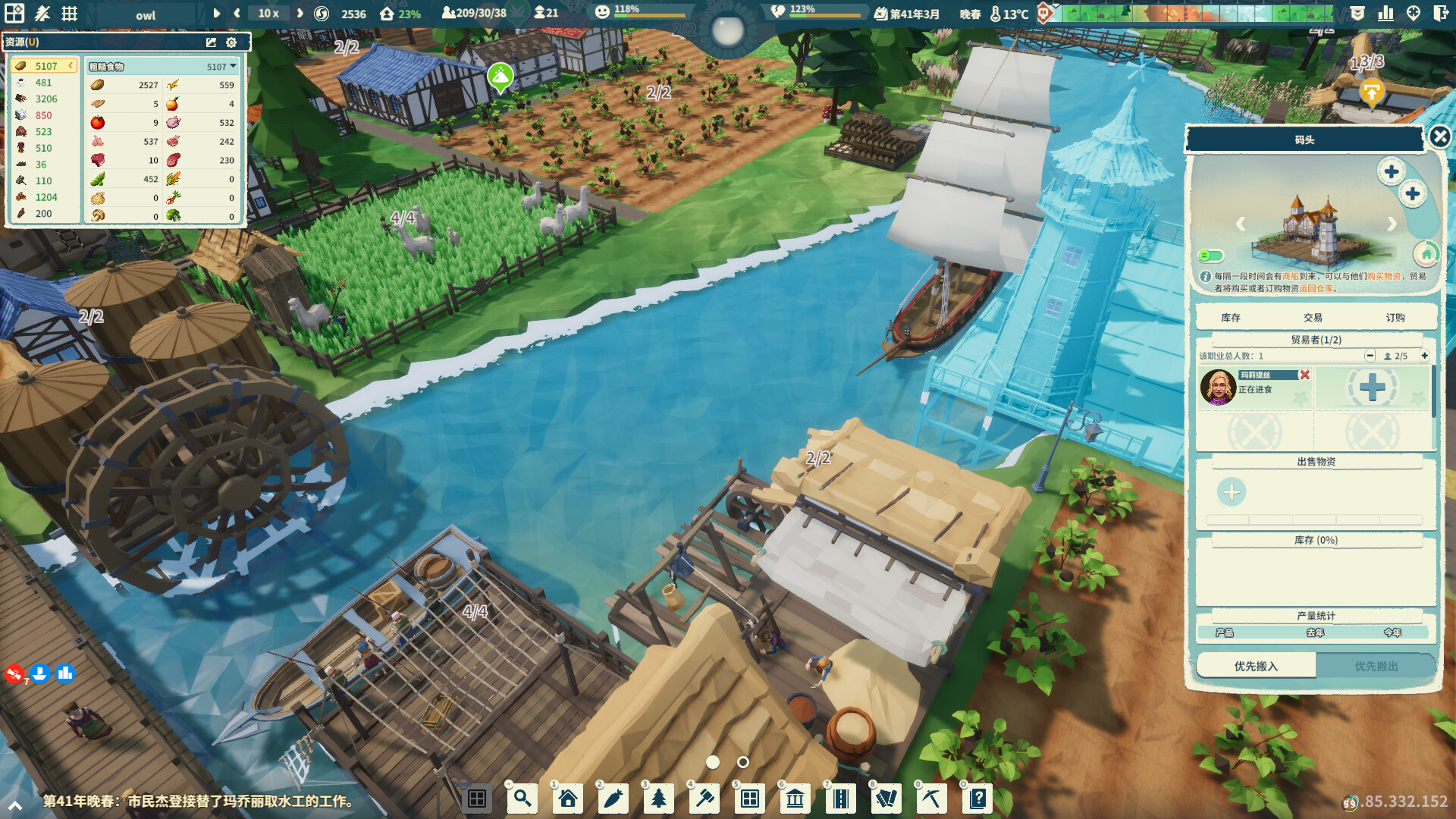Show next dock appearance via right arrow
Viewport: 1456px width, 819px height.
[1392, 224]
